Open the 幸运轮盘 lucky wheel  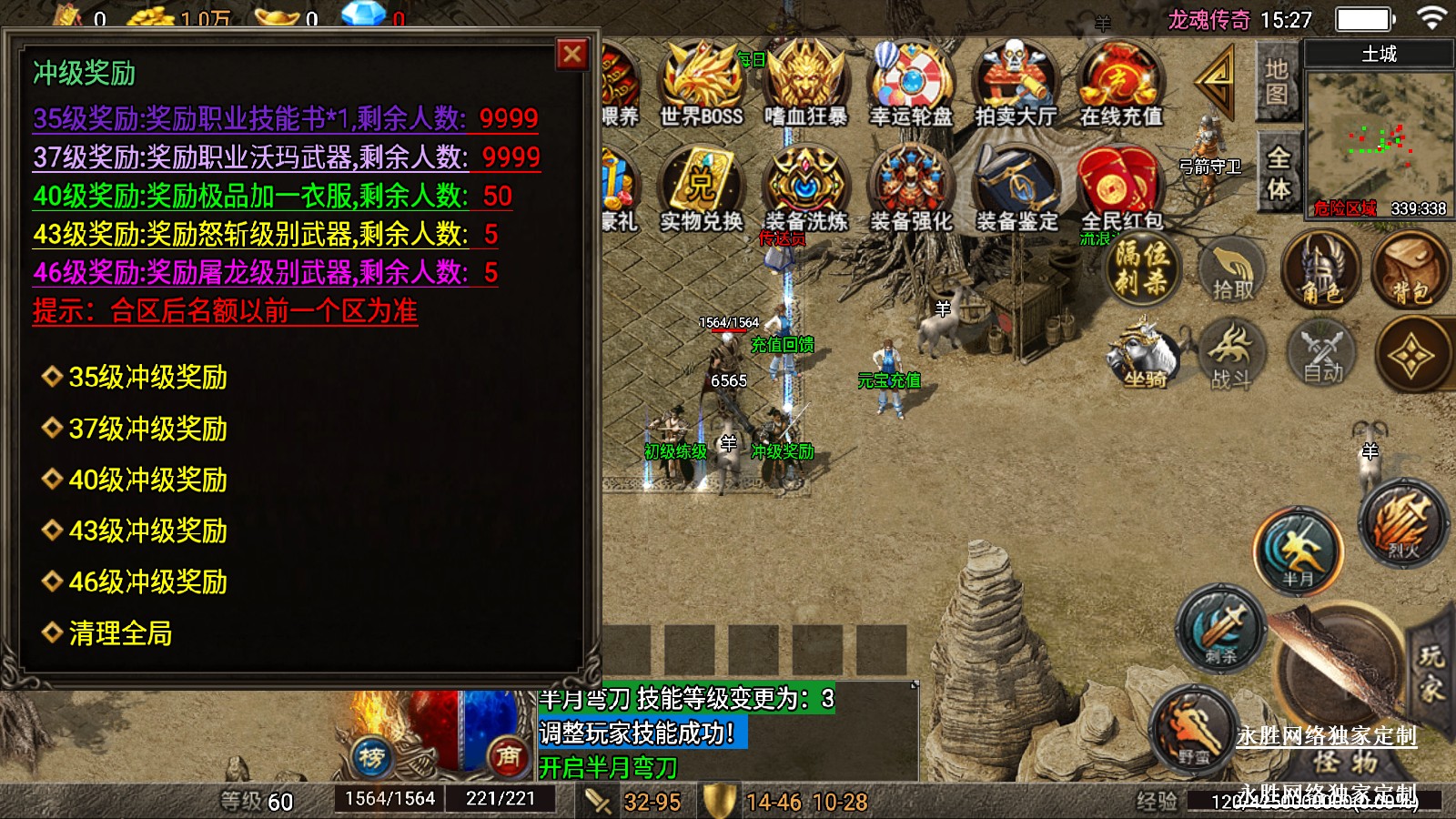click(911, 84)
